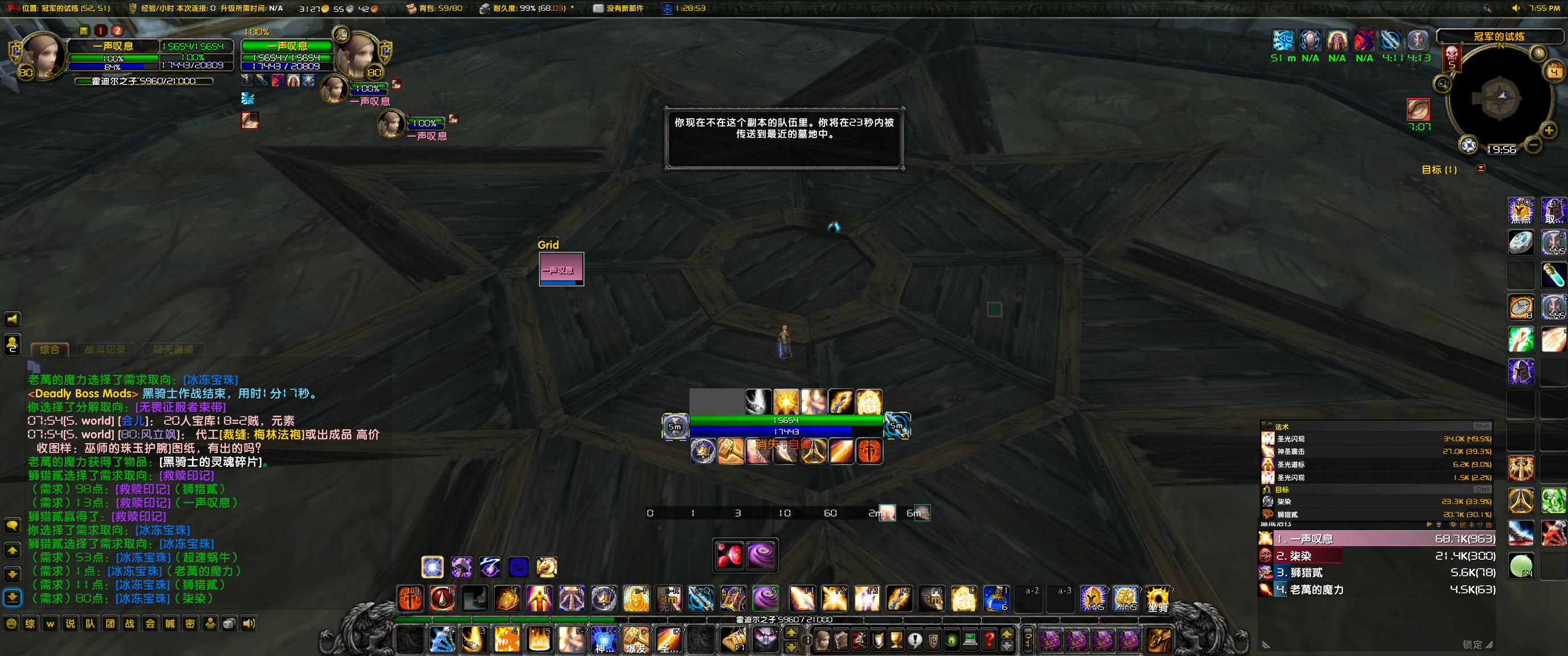The width and height of the screenshot is (1568, 656).
Task: Check mail with the 没有新邮件 envelope icon
Action: point(598,9)
